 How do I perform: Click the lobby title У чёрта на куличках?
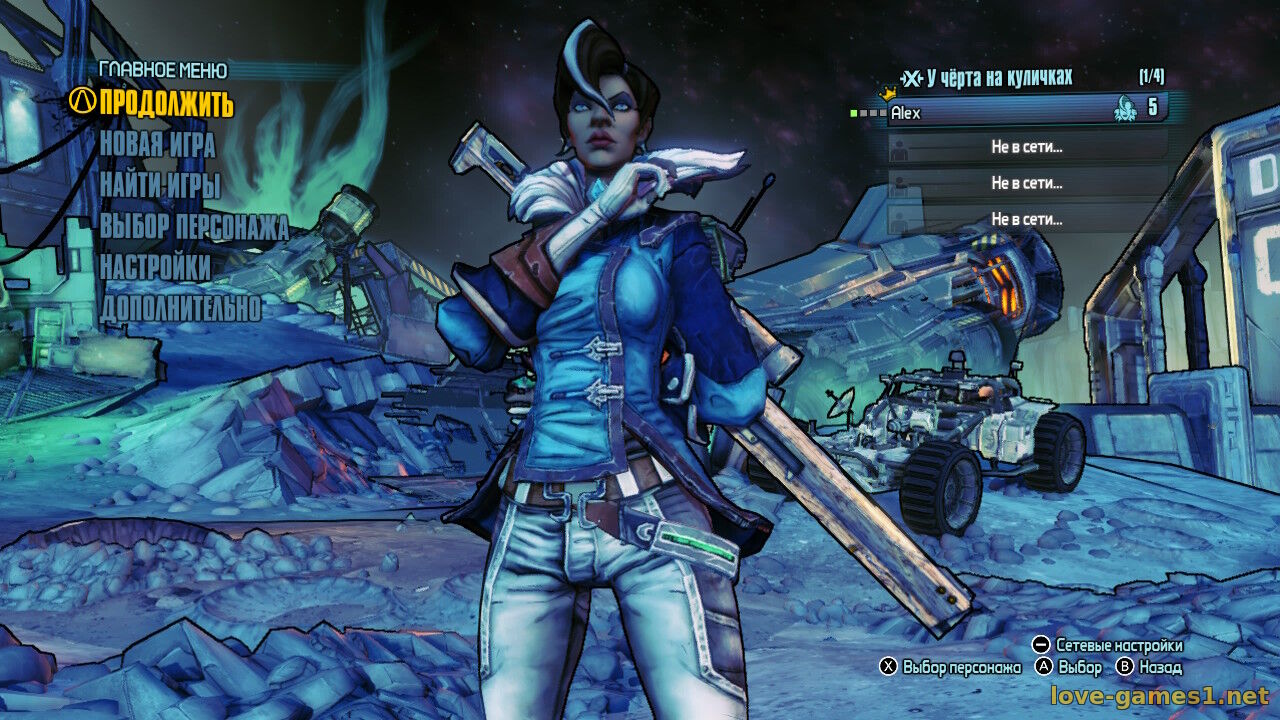(999, 77)
